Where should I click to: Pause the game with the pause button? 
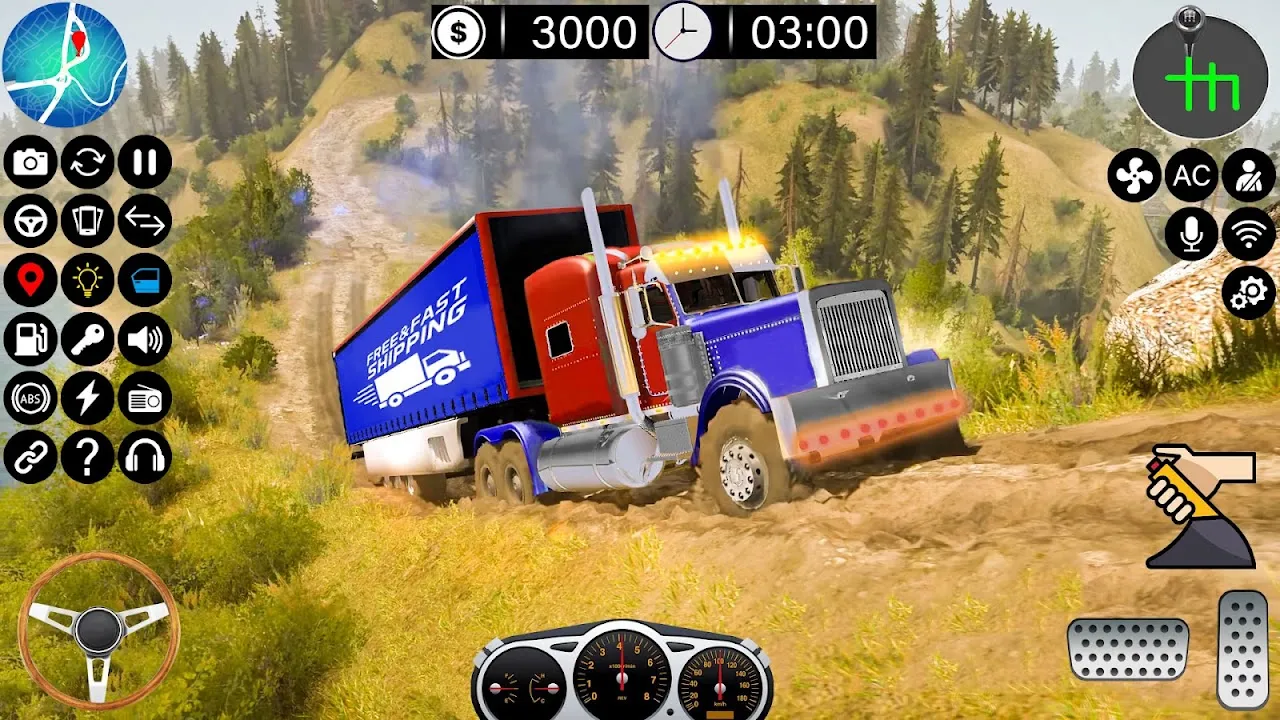145,162
